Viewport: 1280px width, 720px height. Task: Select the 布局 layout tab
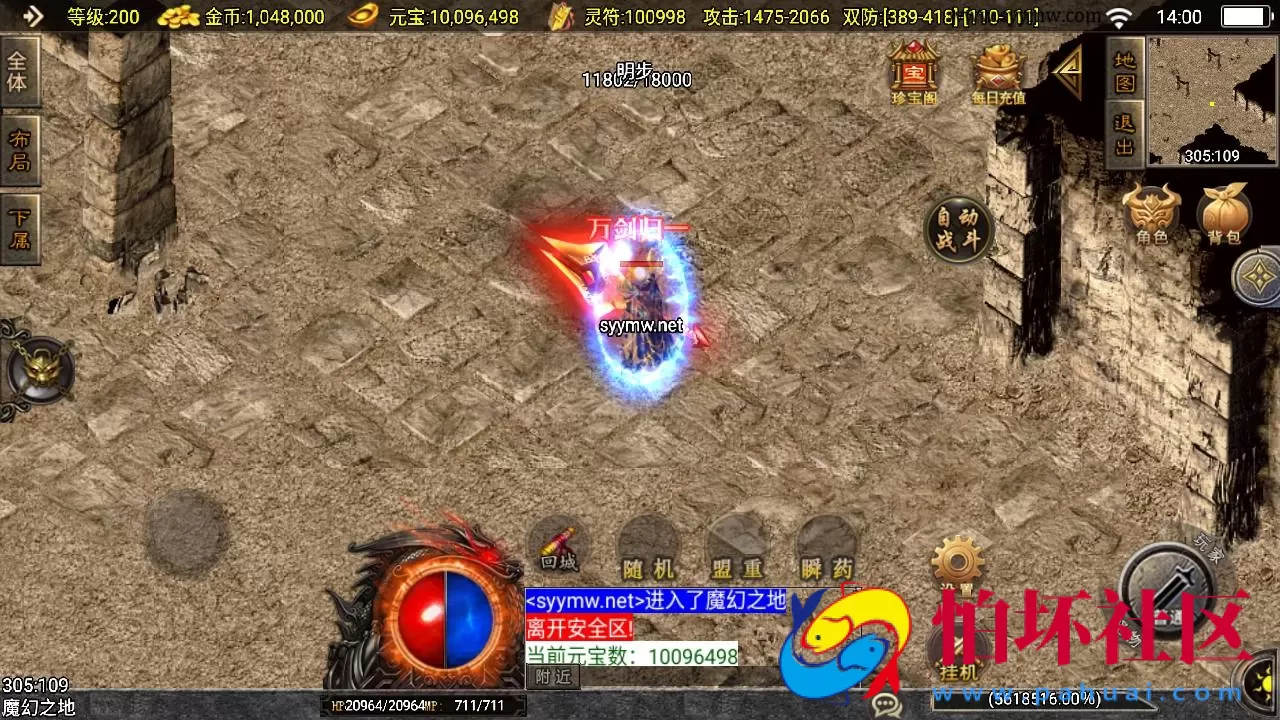click(20, 148)
